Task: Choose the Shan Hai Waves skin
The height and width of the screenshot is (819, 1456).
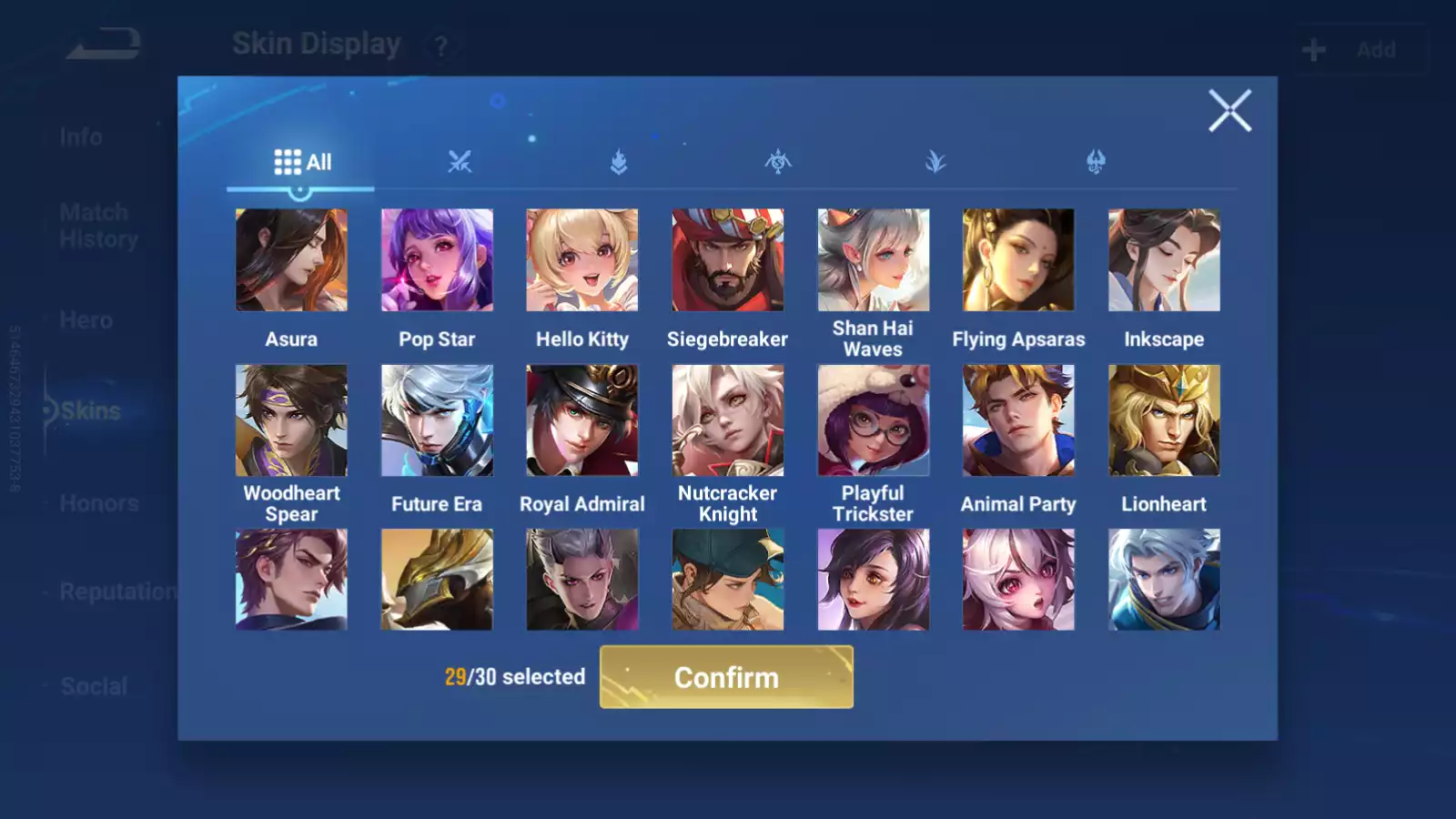Action: 873,260
